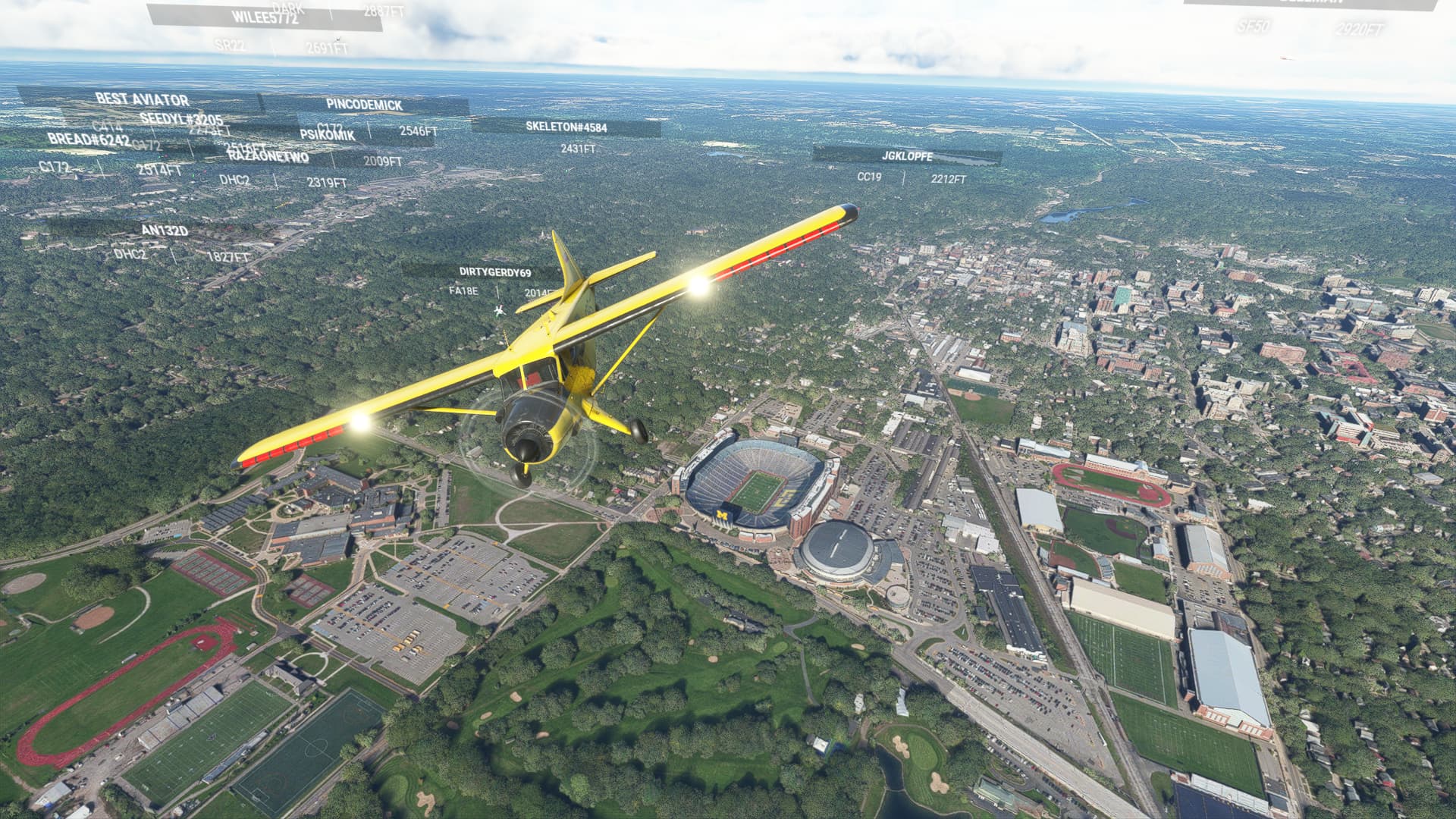Select the WILEE5772 player nametag
Screen dimensions: 1456x819
click(x=262, y=15)
